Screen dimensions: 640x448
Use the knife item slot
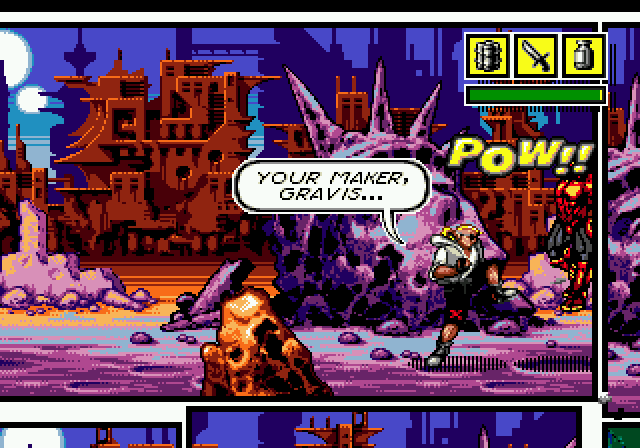pos(536,56)
